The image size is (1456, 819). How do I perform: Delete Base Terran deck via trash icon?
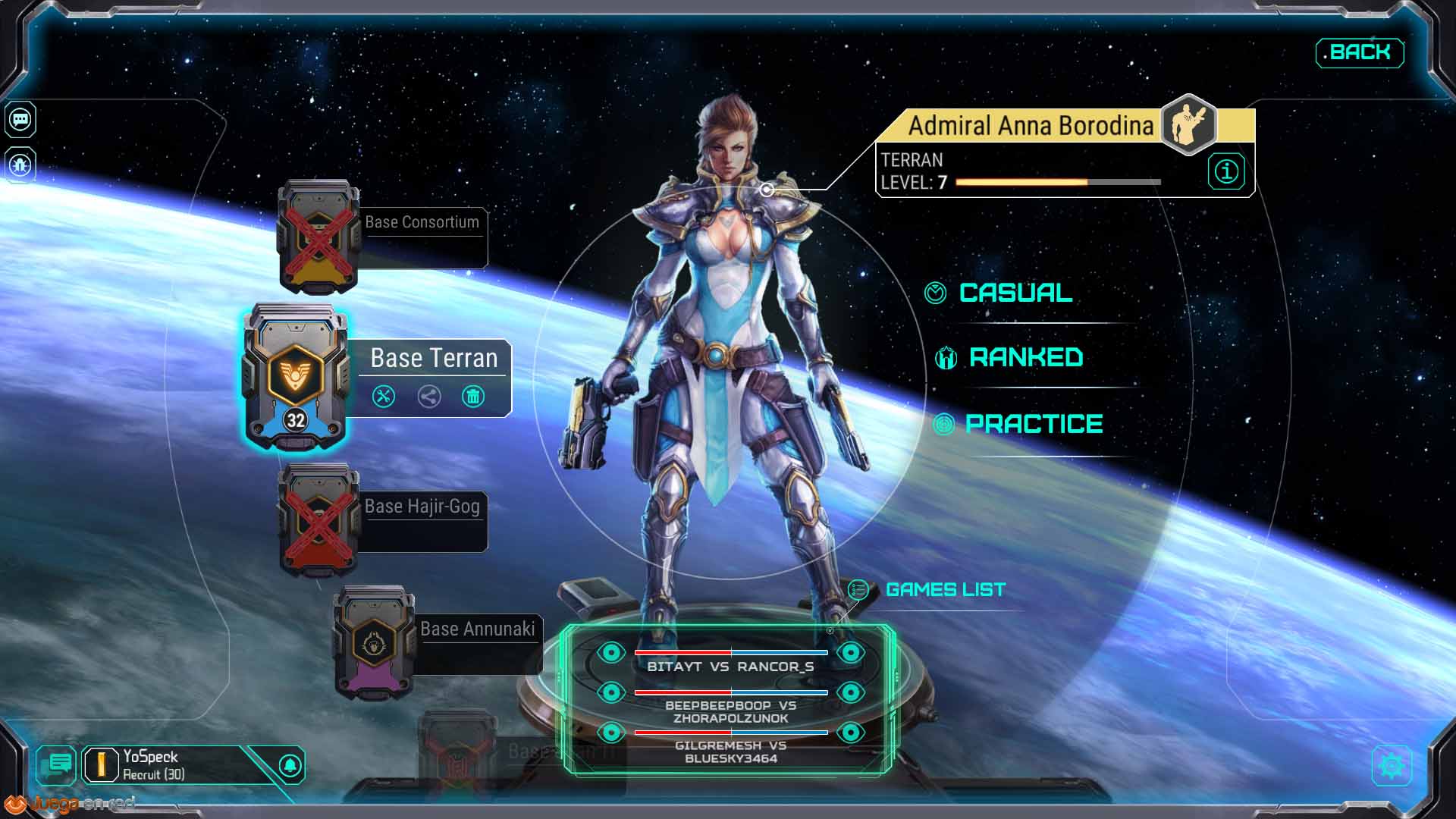[x=473, y=396]
